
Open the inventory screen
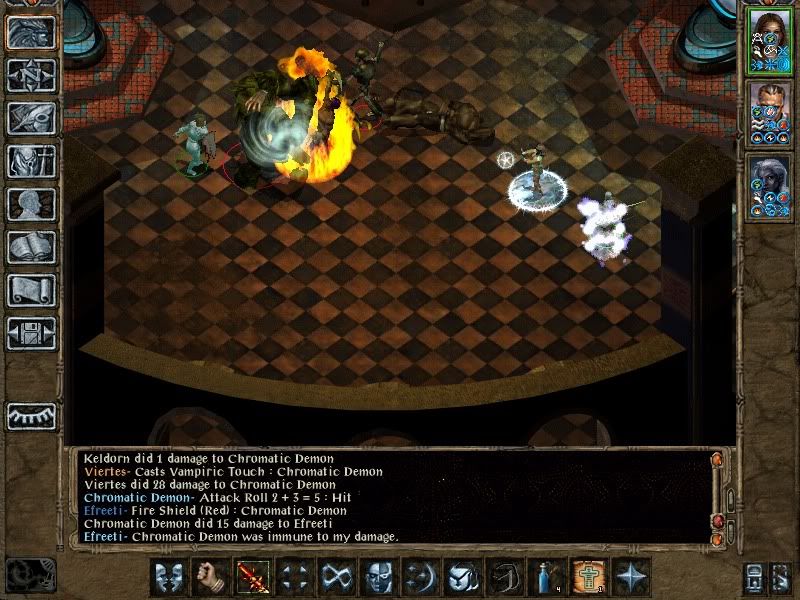pos(31,161)
